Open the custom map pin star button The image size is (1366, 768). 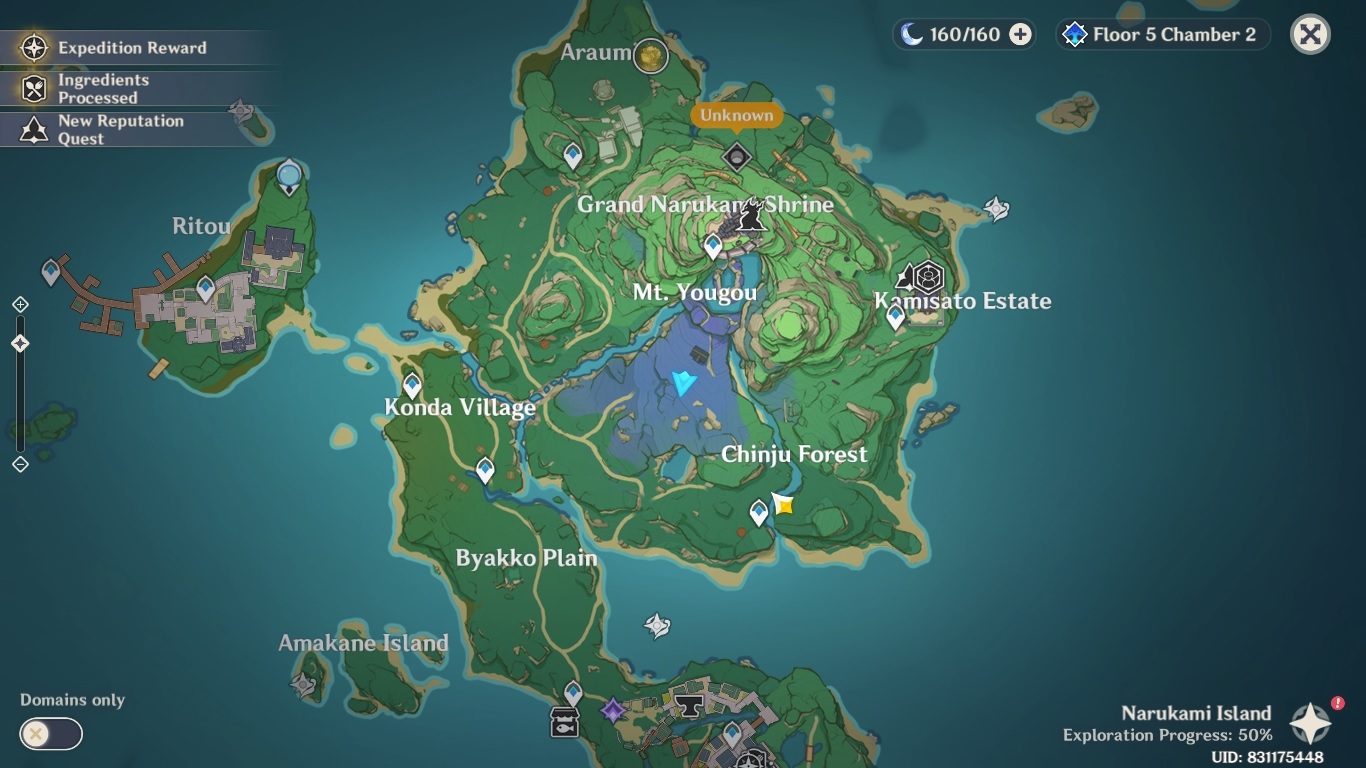1310,724
